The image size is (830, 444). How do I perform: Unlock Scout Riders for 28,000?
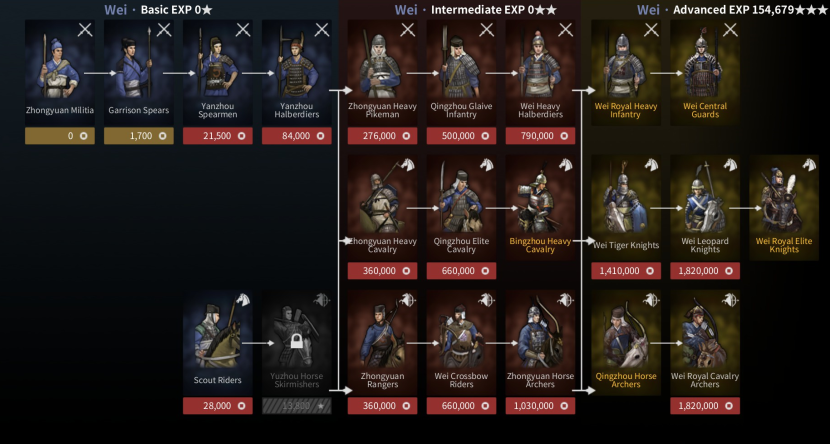217,406
